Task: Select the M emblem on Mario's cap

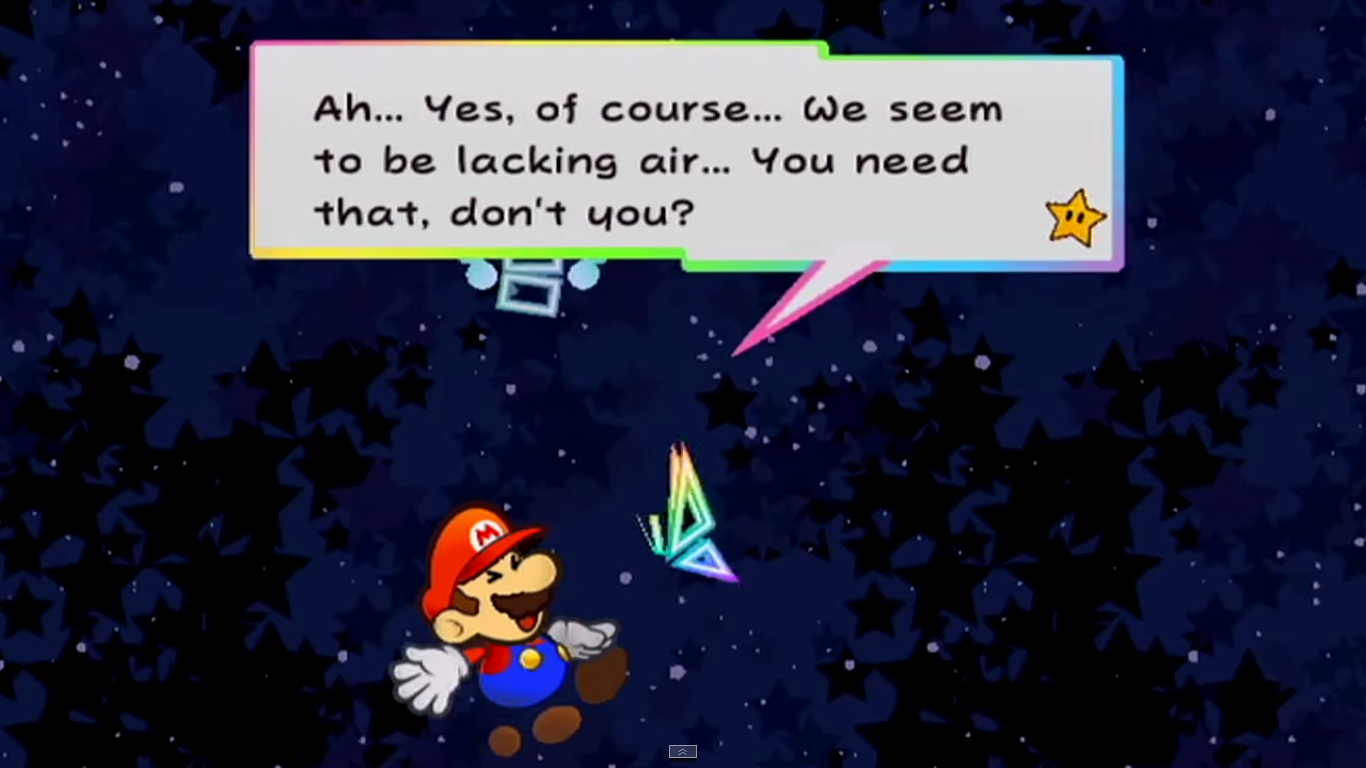Action: pyautogui.click(x=485, y=537)
